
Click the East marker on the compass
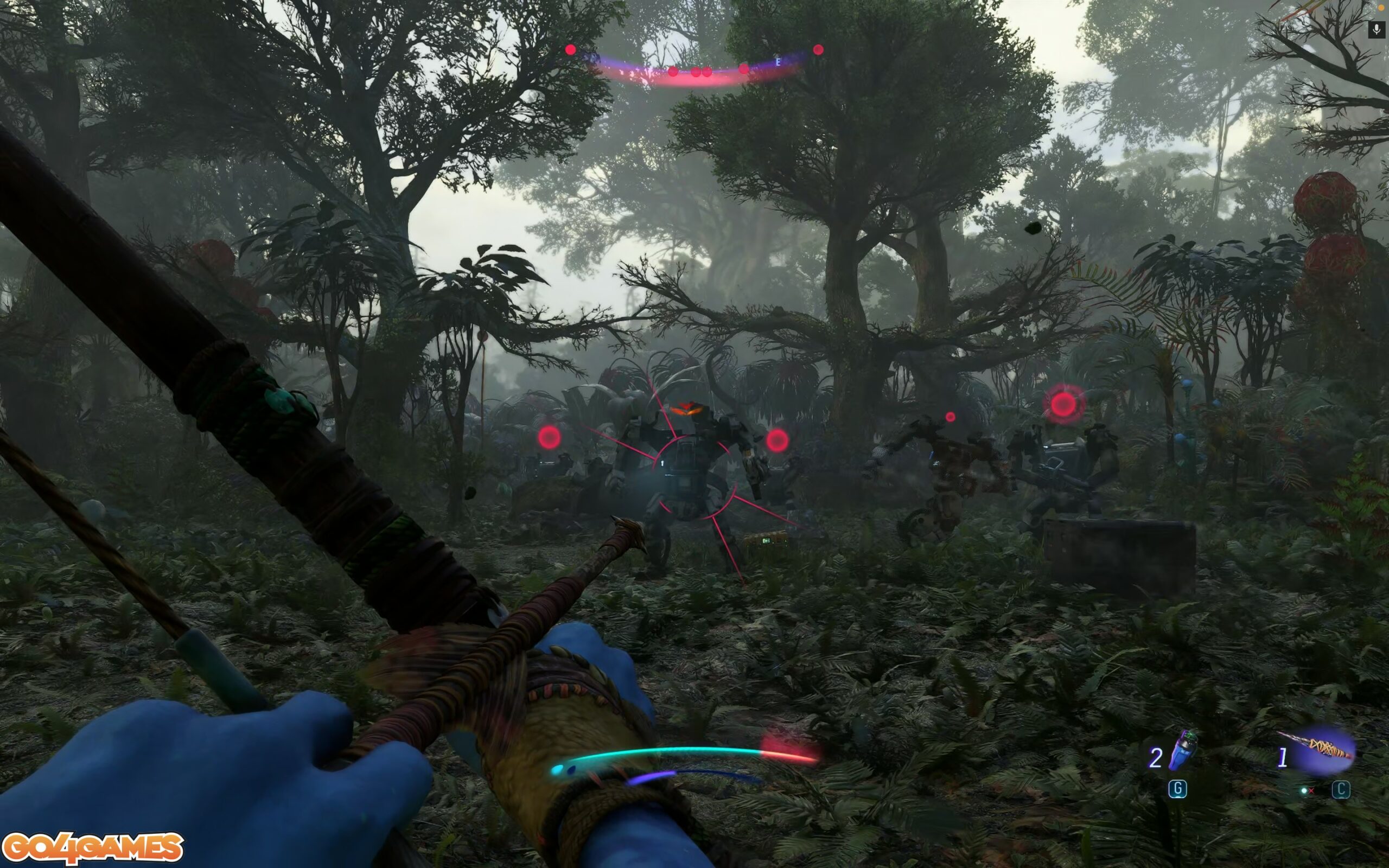(x=778, y=62)
